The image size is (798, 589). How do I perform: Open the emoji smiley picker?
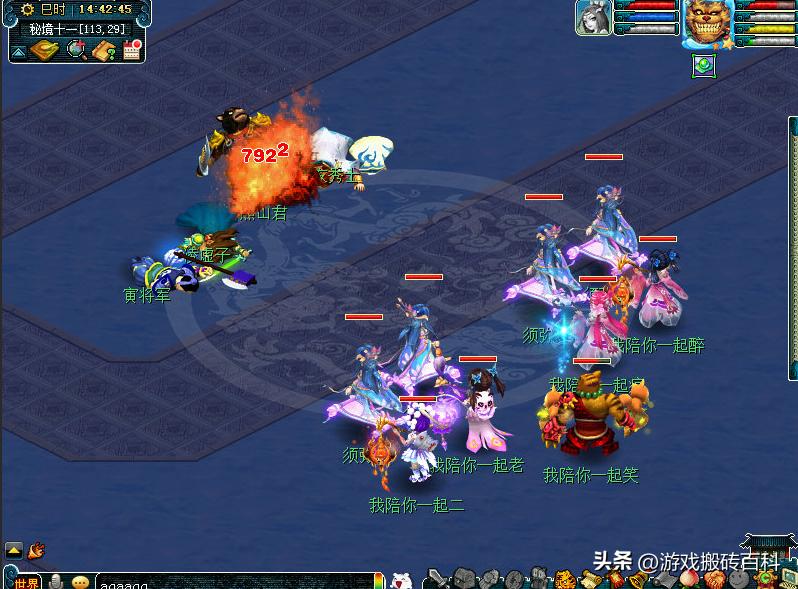[x=80, y=582]
